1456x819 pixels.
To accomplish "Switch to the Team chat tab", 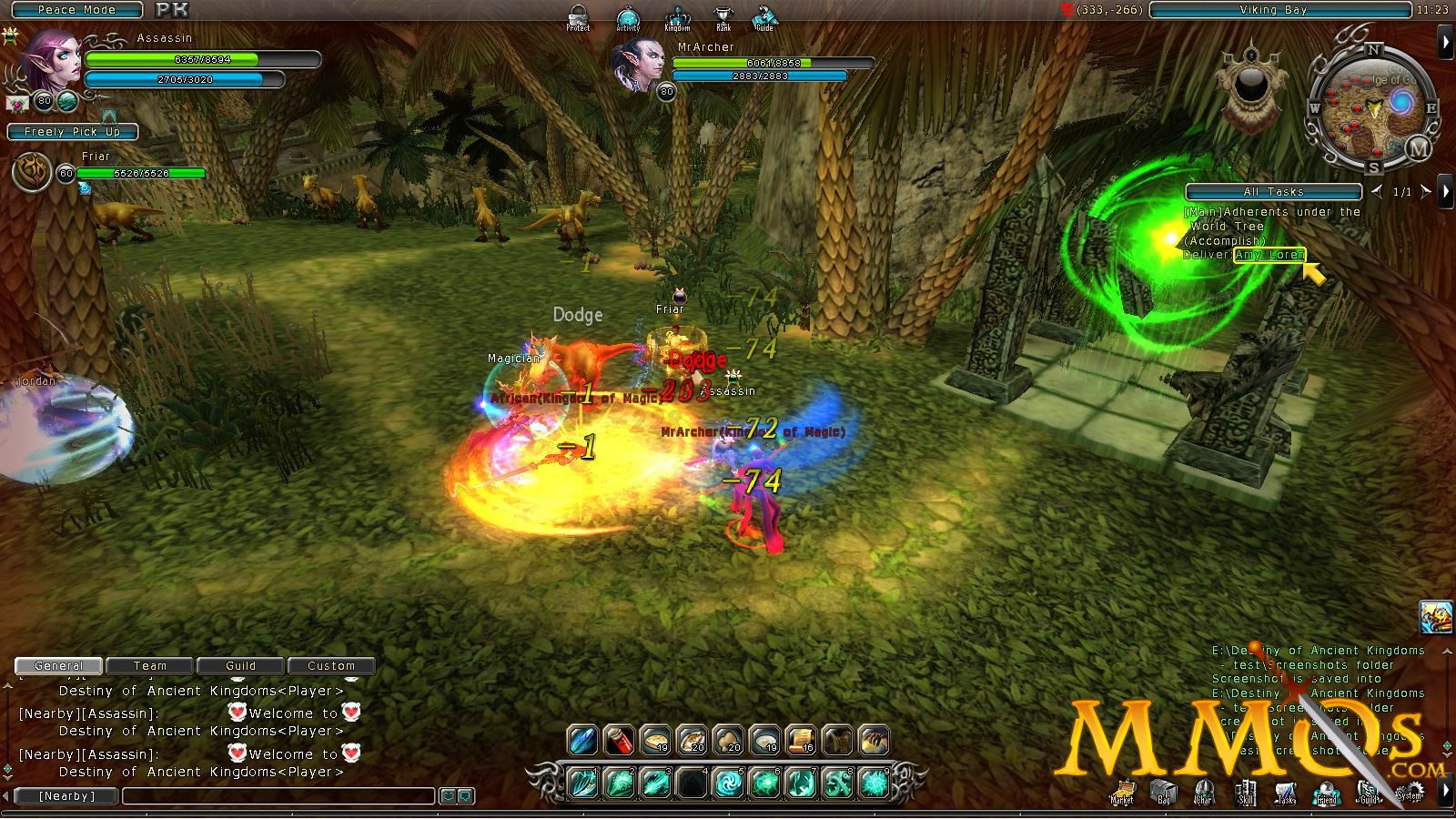I will coord(148,665).
